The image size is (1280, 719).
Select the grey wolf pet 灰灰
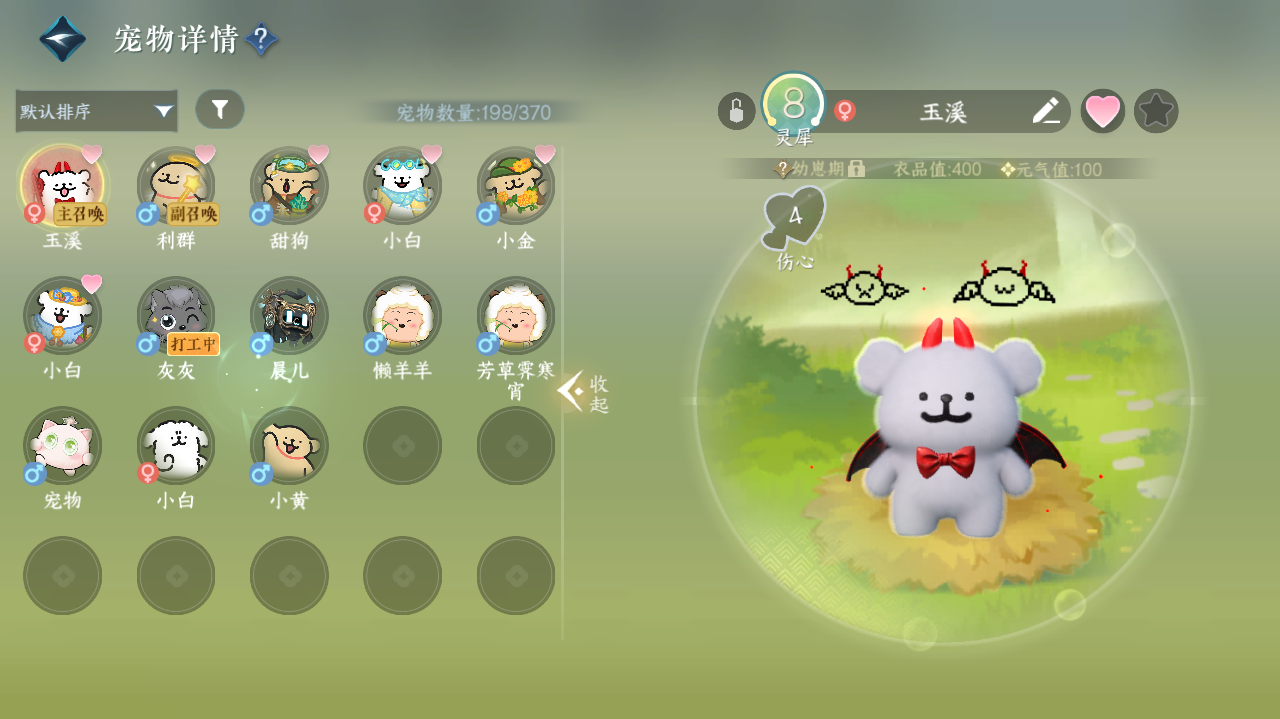click(x=176, y=316)
